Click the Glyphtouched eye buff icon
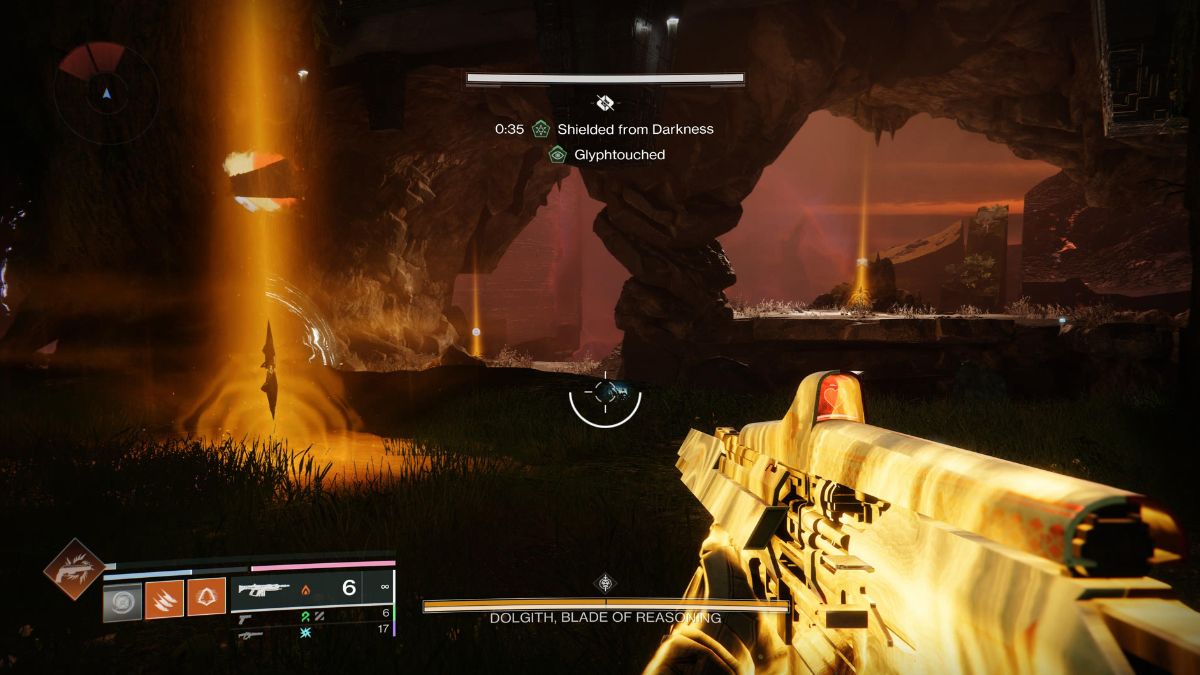The width and height of the screenshot is (1200, 675). click(558, 155)
